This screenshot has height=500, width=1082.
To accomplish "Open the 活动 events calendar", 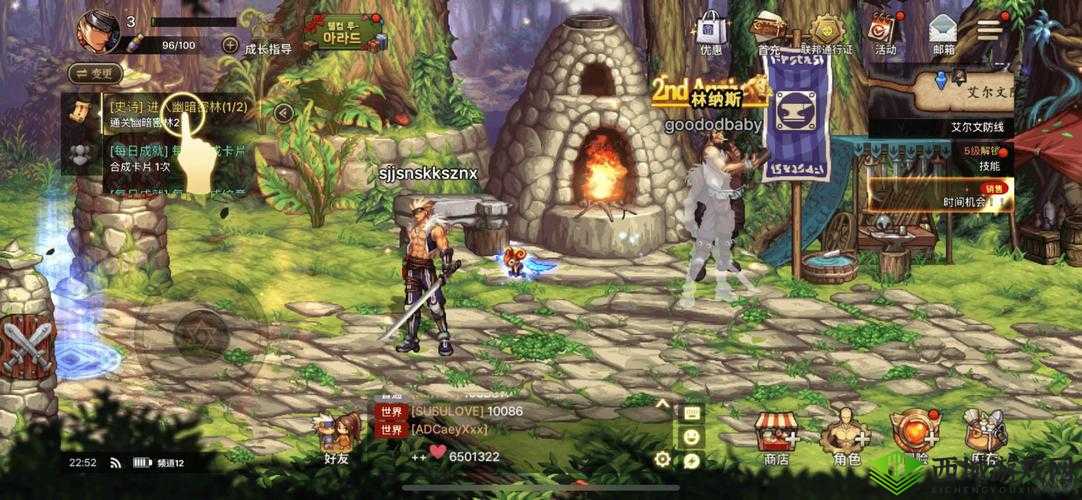I will coord(884,32).
